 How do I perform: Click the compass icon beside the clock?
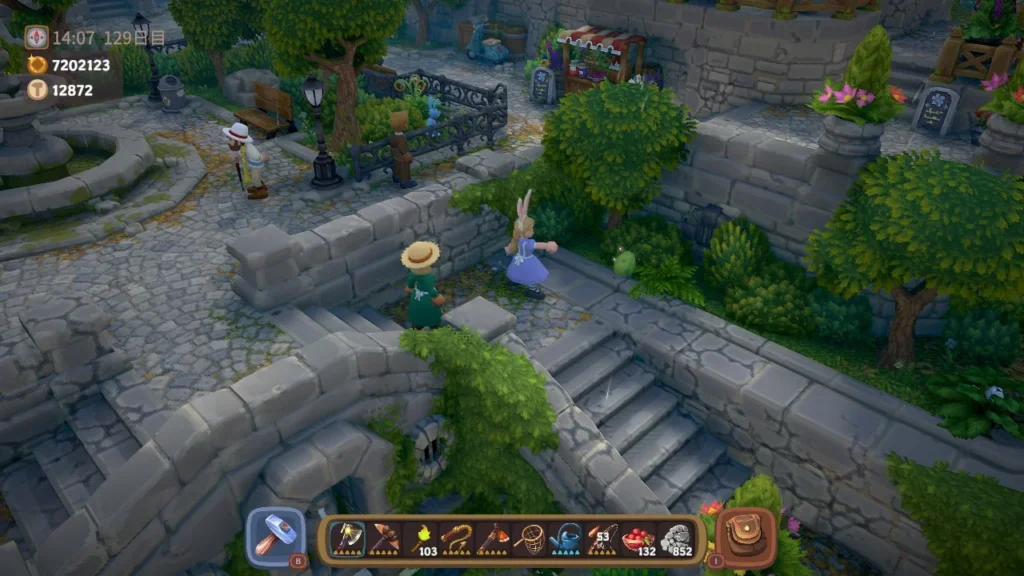tap(37, 37)
